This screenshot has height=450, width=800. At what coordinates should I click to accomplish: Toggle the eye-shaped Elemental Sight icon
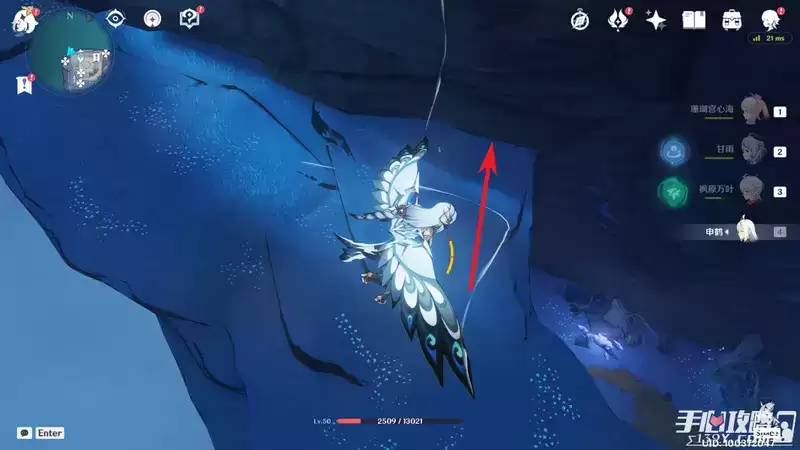tap(115, 19)
